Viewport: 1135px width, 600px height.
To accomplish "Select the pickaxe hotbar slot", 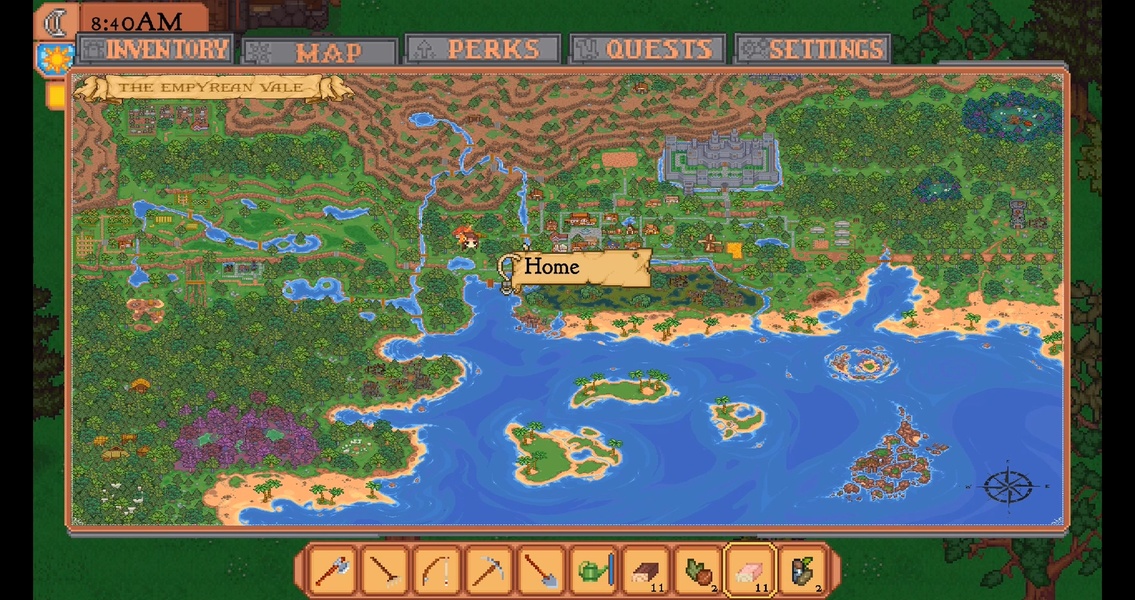I will click(489, 571).
